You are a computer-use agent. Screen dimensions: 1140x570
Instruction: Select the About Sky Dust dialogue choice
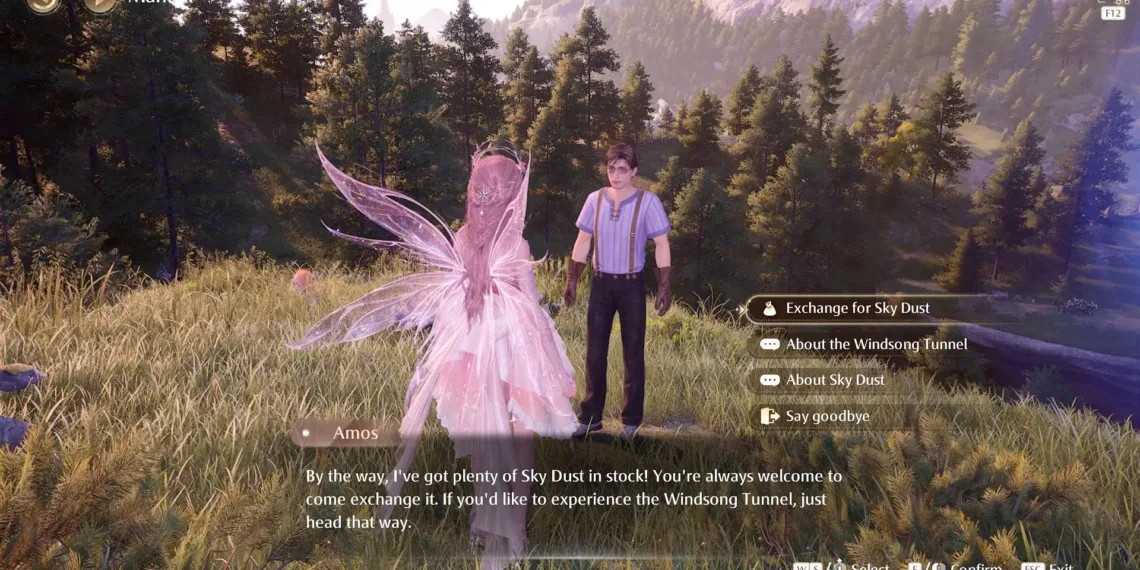(x=834, y=380)
